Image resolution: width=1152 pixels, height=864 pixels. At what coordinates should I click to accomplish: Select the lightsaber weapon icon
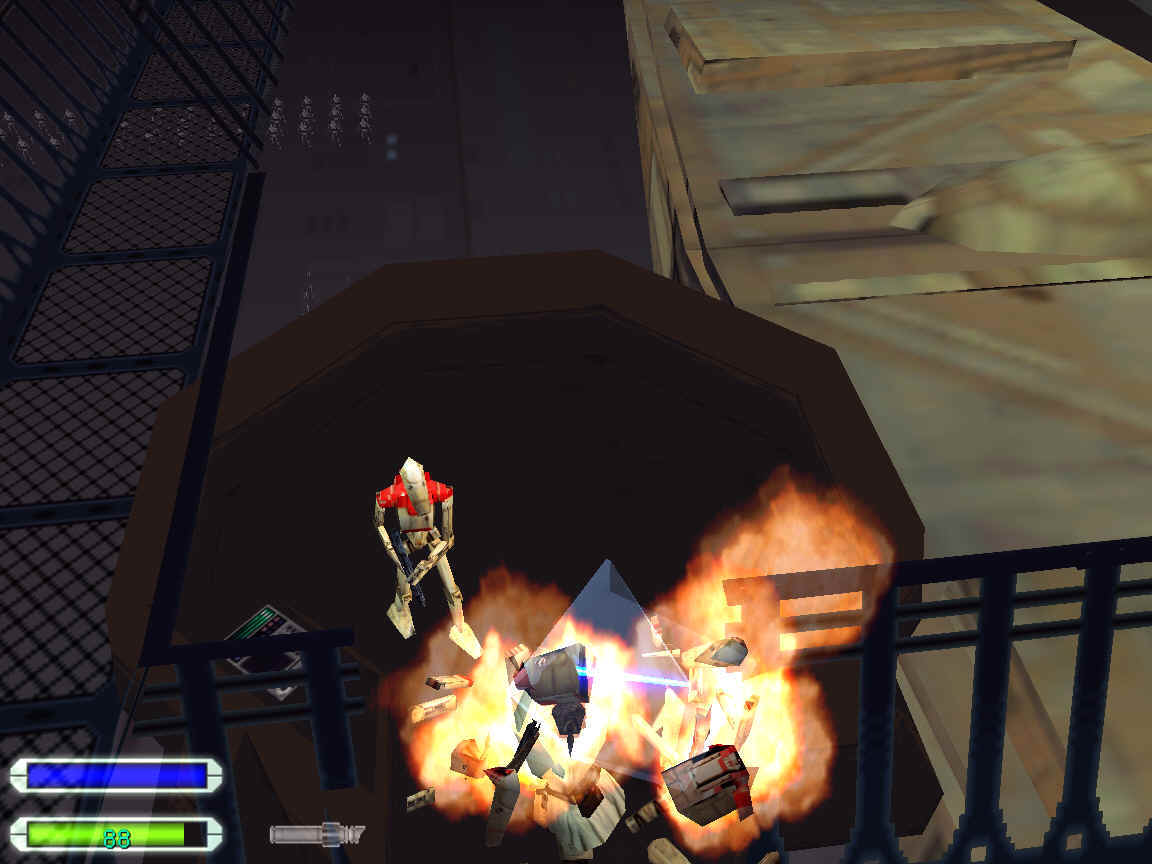(315, 833)
